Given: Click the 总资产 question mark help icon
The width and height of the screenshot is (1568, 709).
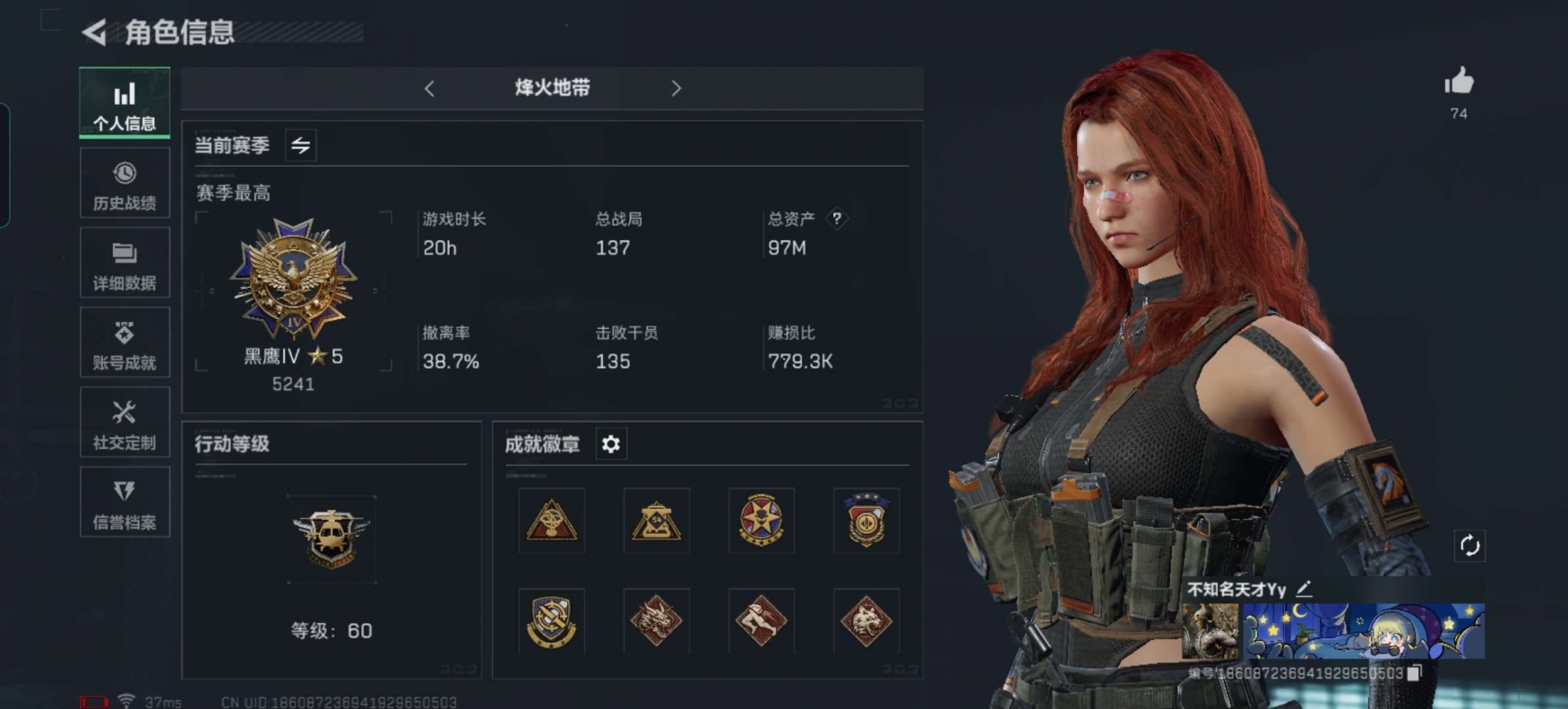Looking at the screenshot, I should pyautogui.click(x=837, y=219).
